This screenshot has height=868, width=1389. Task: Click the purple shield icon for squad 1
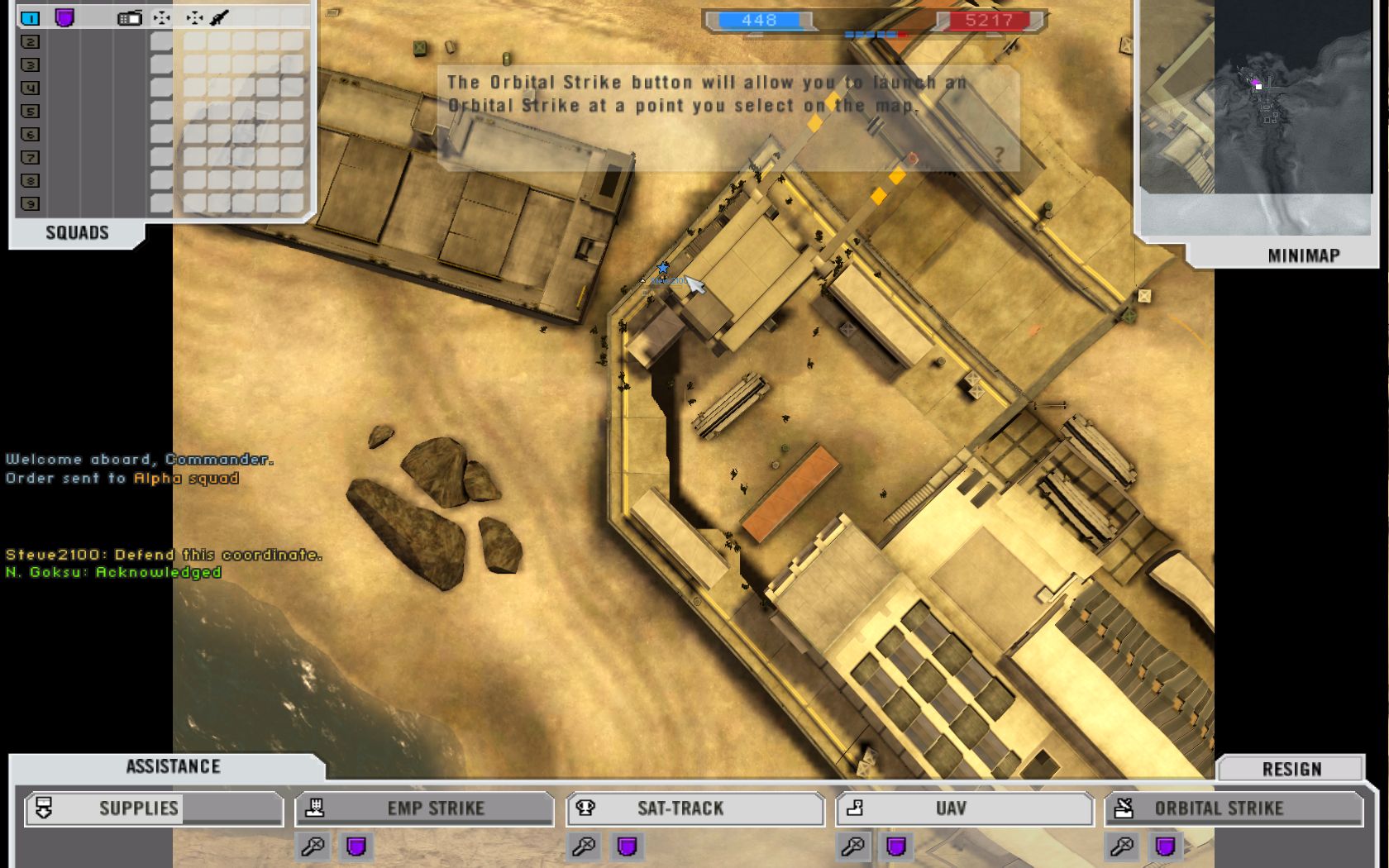64,17
